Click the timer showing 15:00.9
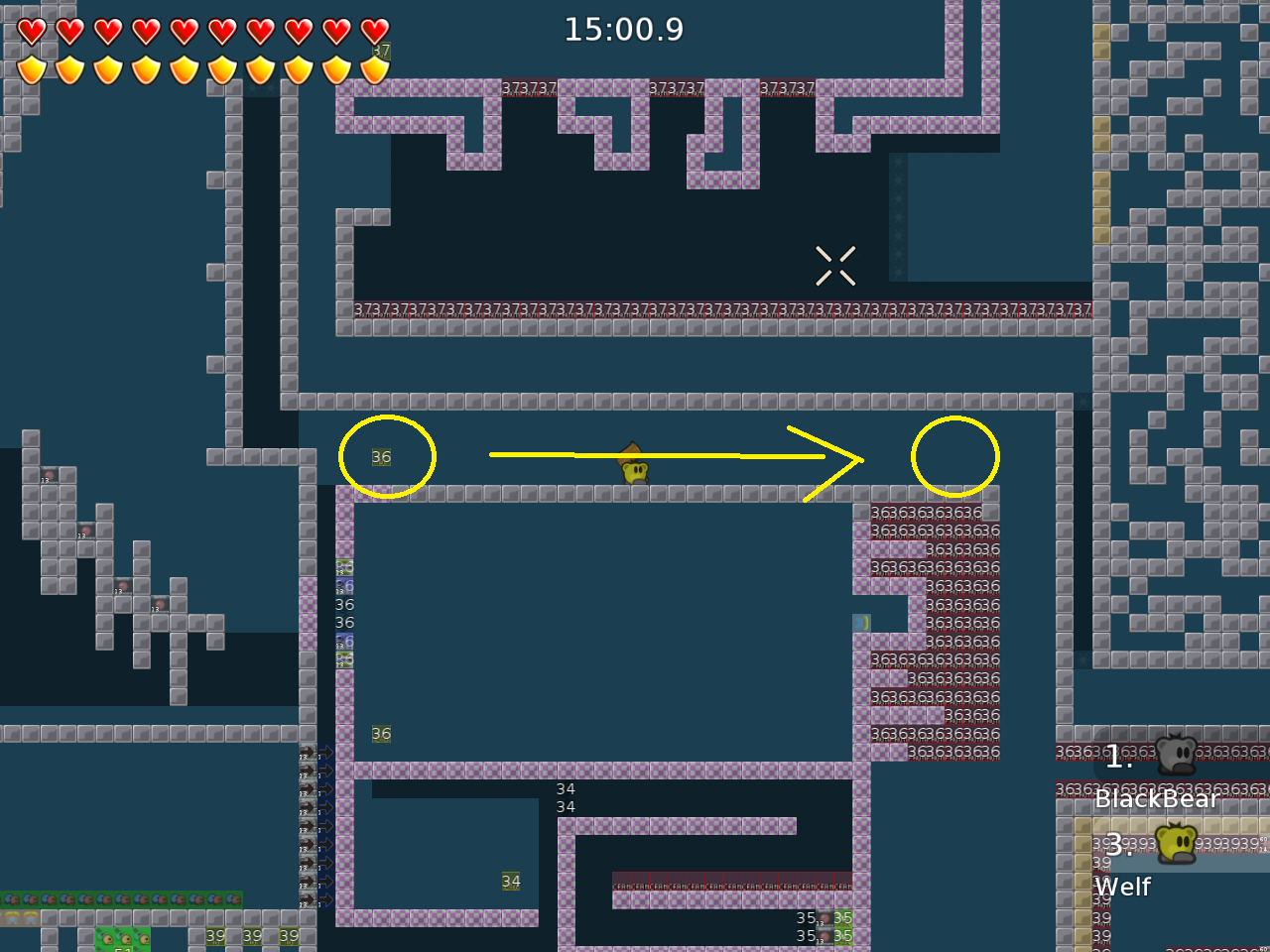This screenshot has width=1270, height=952. 624,30
